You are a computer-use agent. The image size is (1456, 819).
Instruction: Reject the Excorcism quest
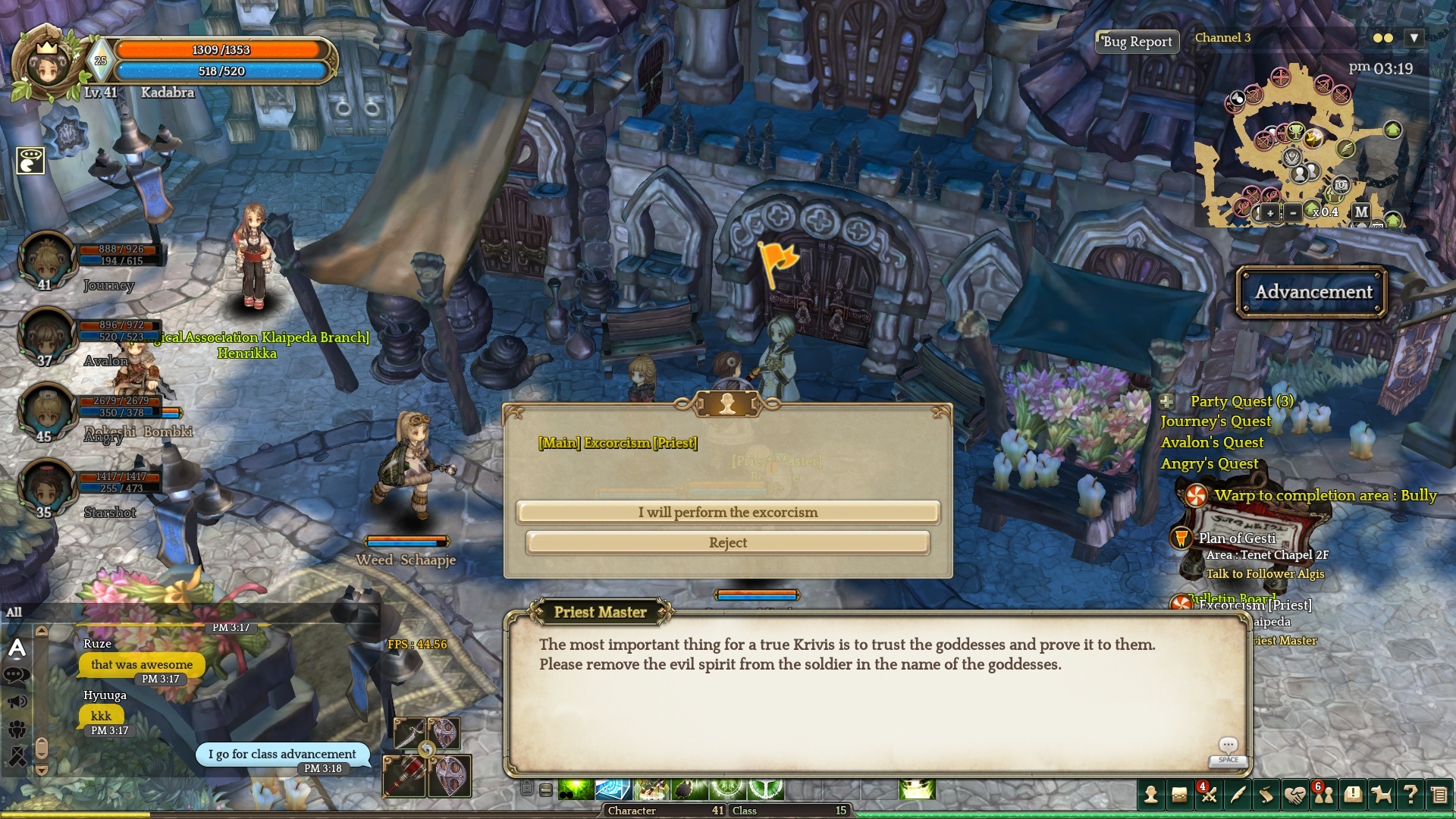click(728, 543)
